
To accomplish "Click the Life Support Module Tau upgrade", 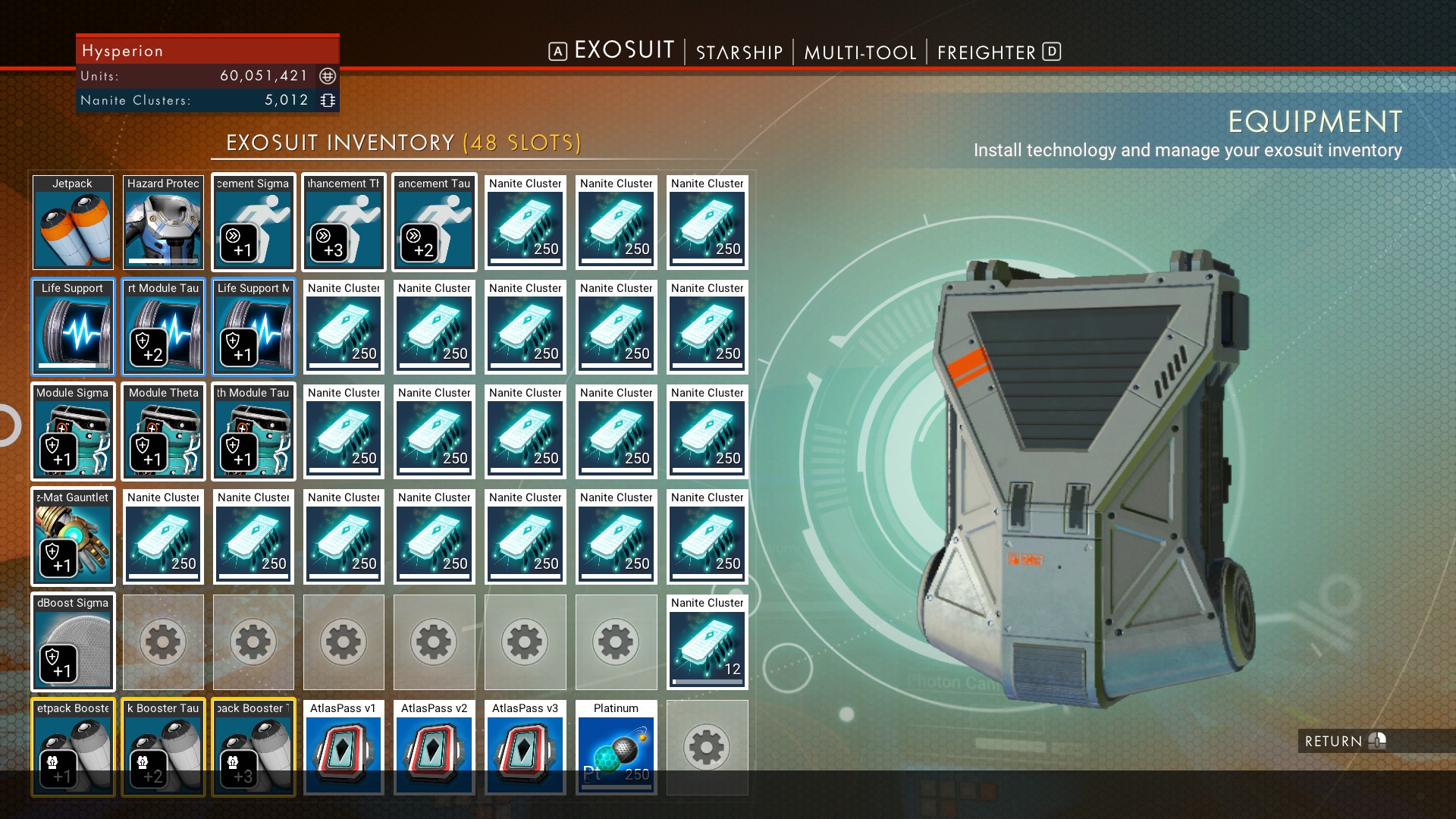I will (x=162, y=328).
